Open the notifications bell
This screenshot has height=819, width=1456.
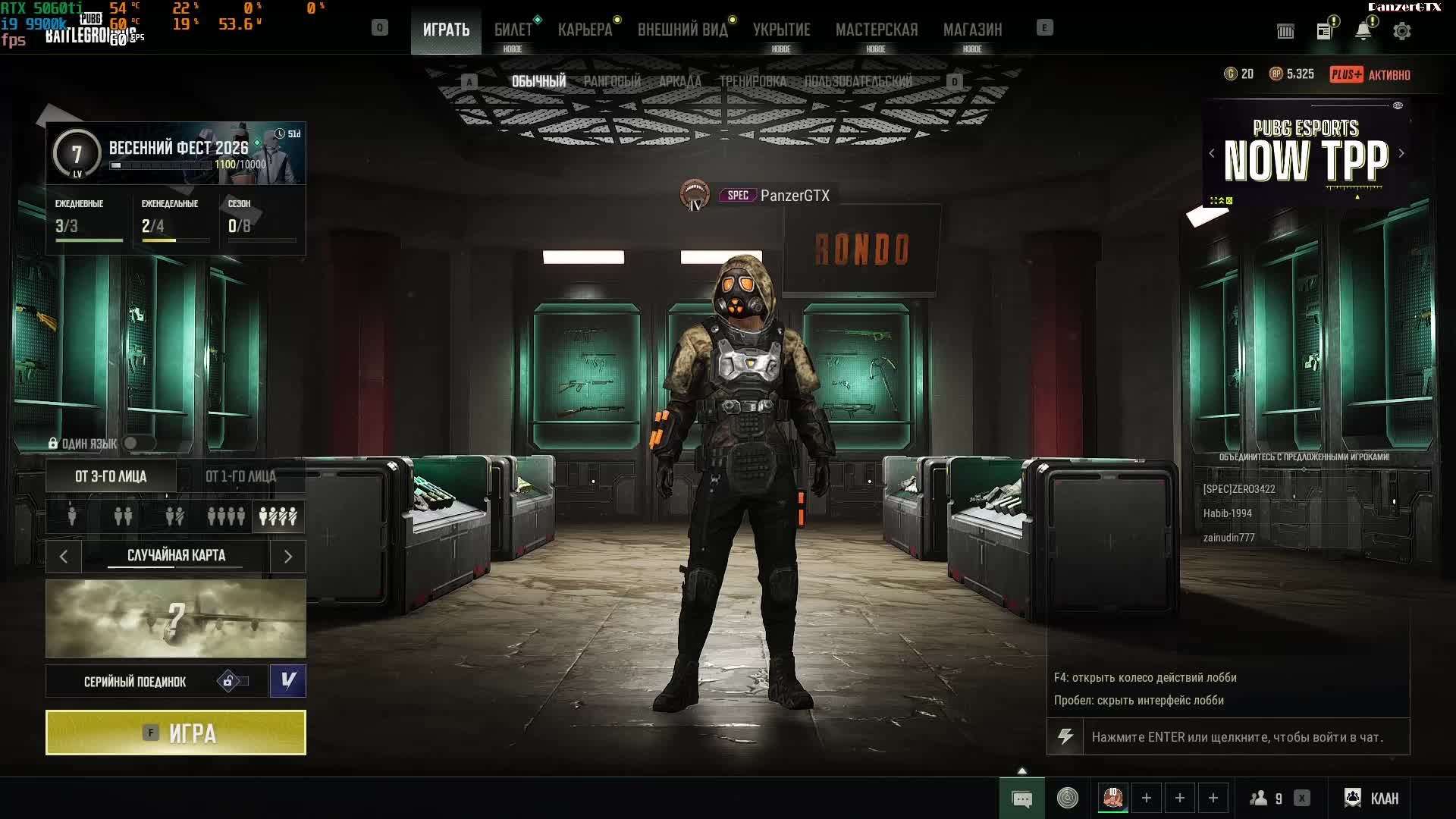(x=1363, y=31)
